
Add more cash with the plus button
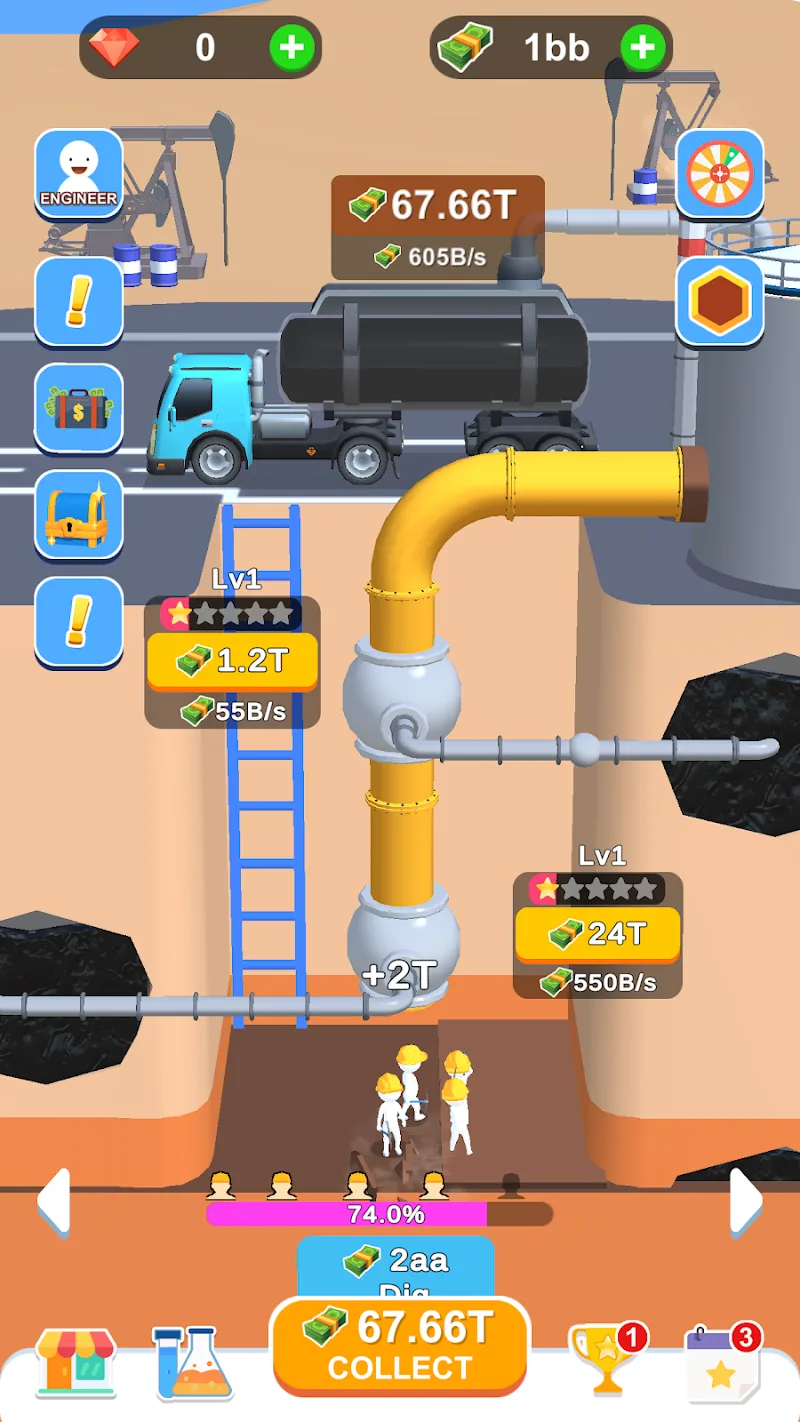click(643, 47)
